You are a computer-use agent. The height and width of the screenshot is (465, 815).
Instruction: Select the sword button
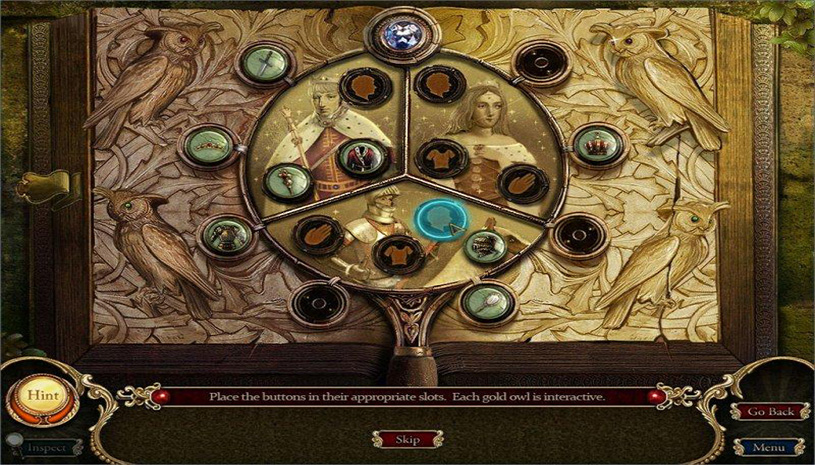pos(258,63)
